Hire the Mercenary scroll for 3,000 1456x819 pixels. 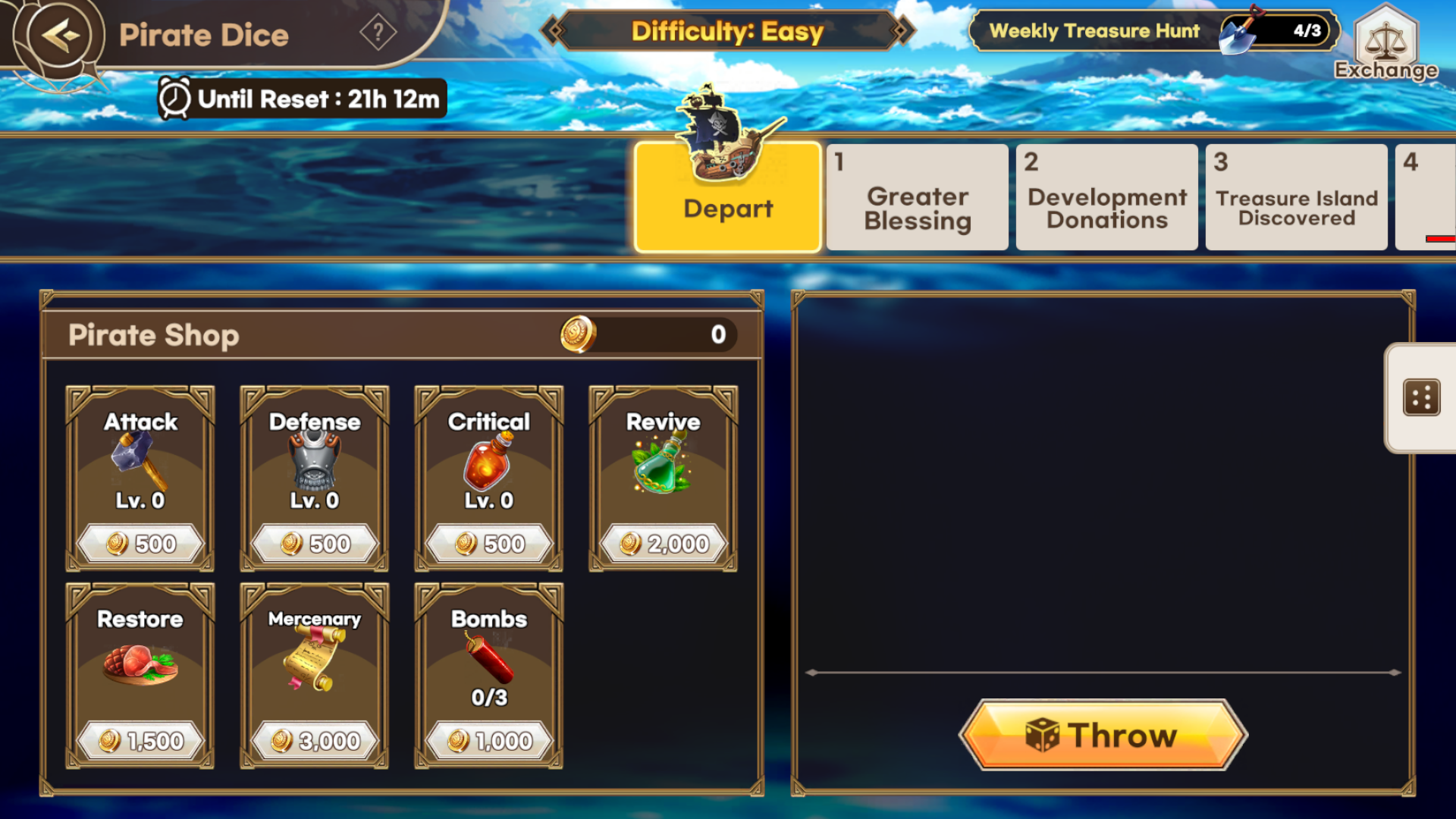(315, 740)
